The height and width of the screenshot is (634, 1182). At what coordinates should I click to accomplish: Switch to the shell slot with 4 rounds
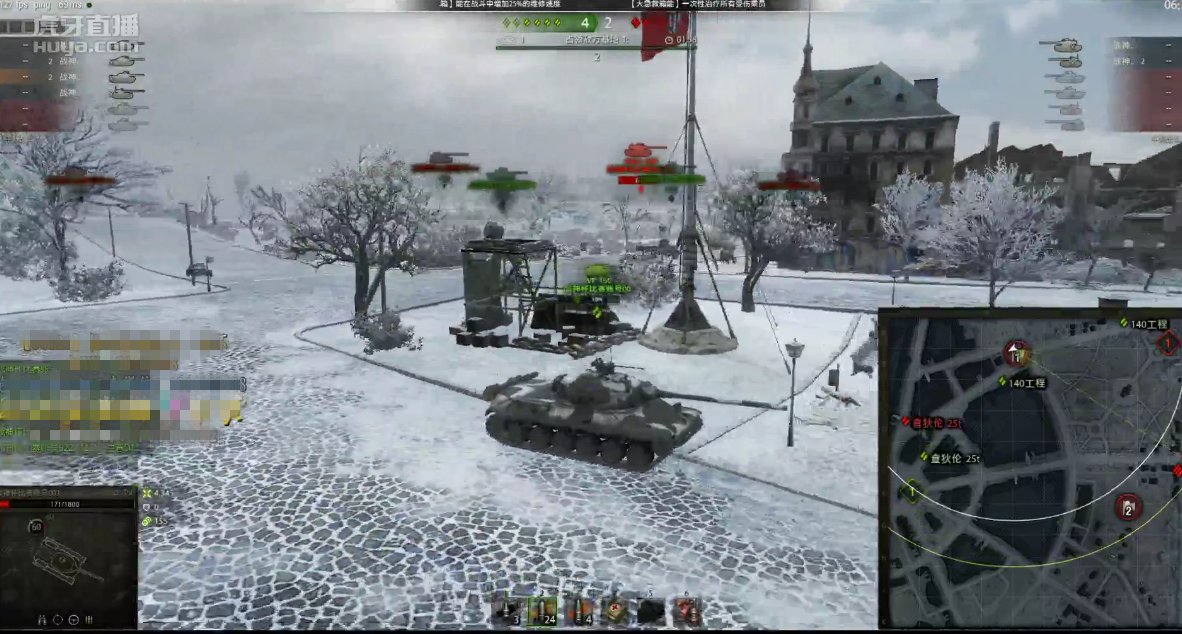578,611
